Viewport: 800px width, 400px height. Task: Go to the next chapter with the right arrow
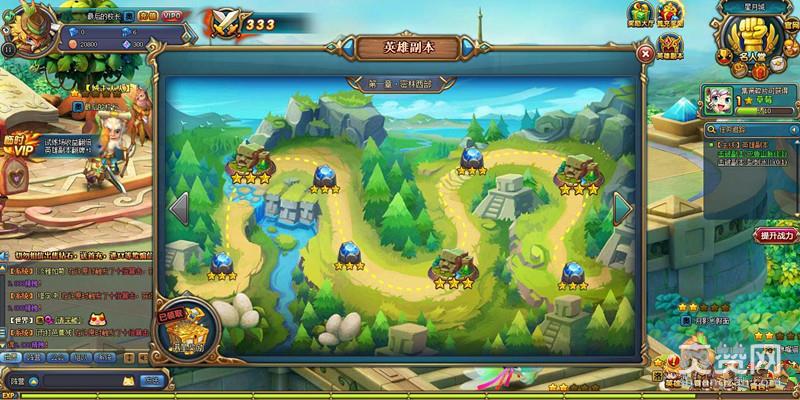point(621,209)
